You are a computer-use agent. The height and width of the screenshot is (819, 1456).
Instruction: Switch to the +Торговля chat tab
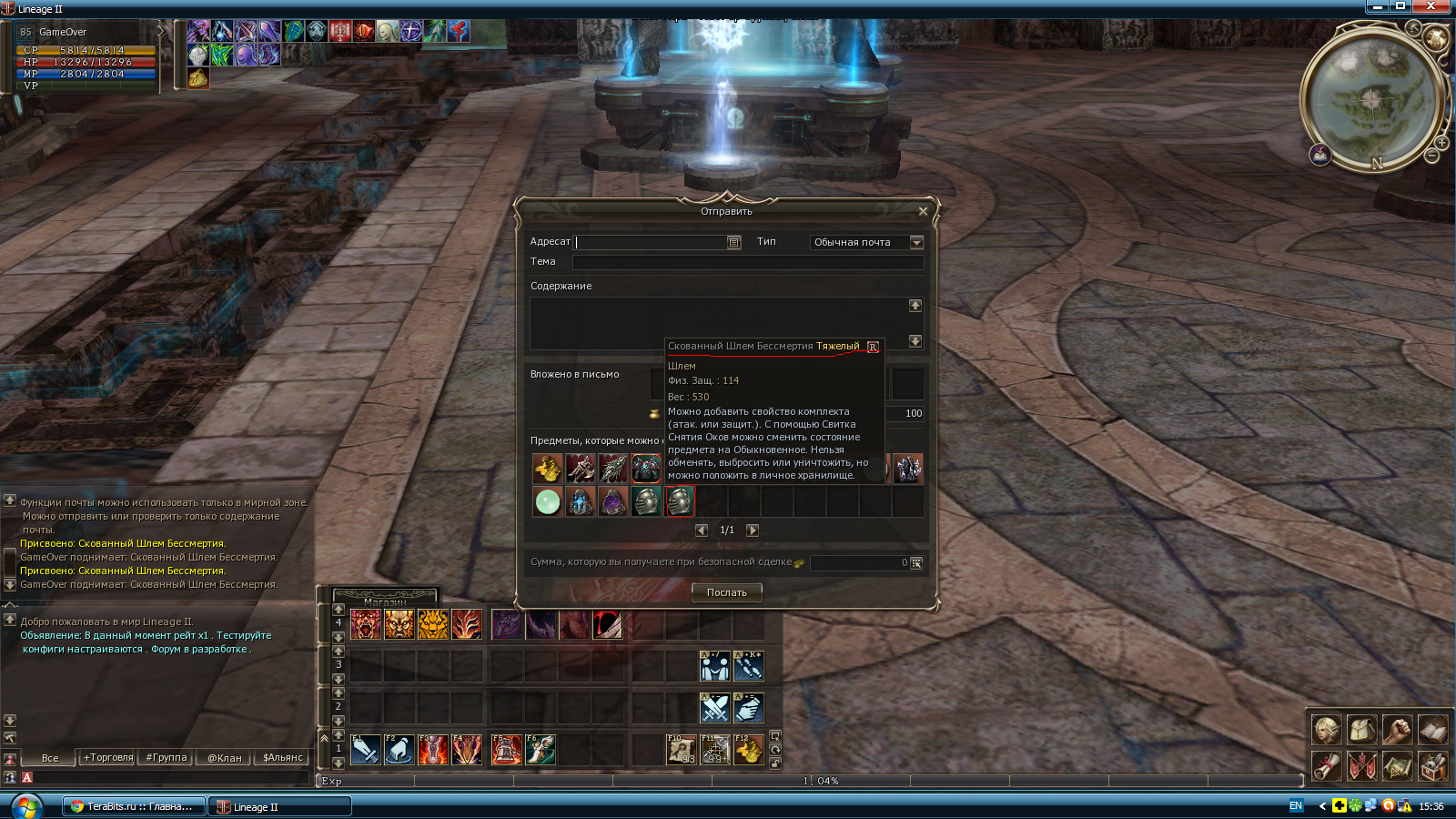point(108,757)
